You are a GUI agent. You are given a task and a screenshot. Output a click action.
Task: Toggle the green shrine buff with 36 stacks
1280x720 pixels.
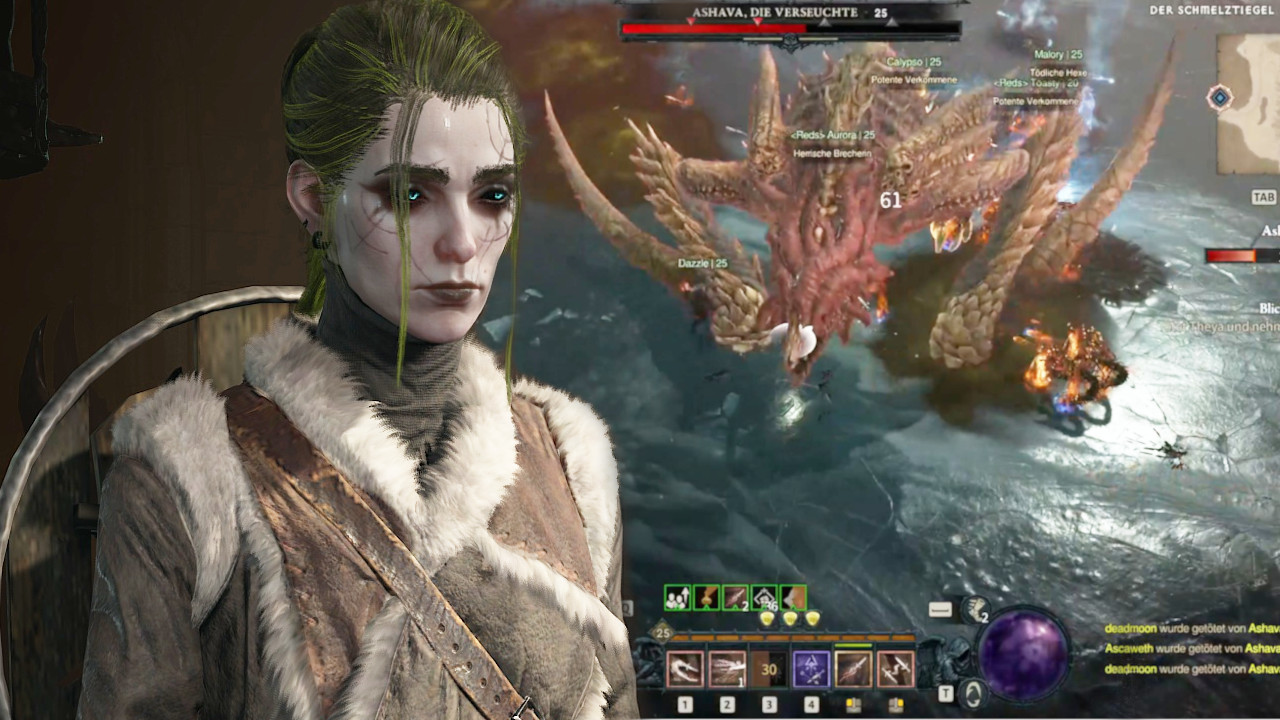767,597
